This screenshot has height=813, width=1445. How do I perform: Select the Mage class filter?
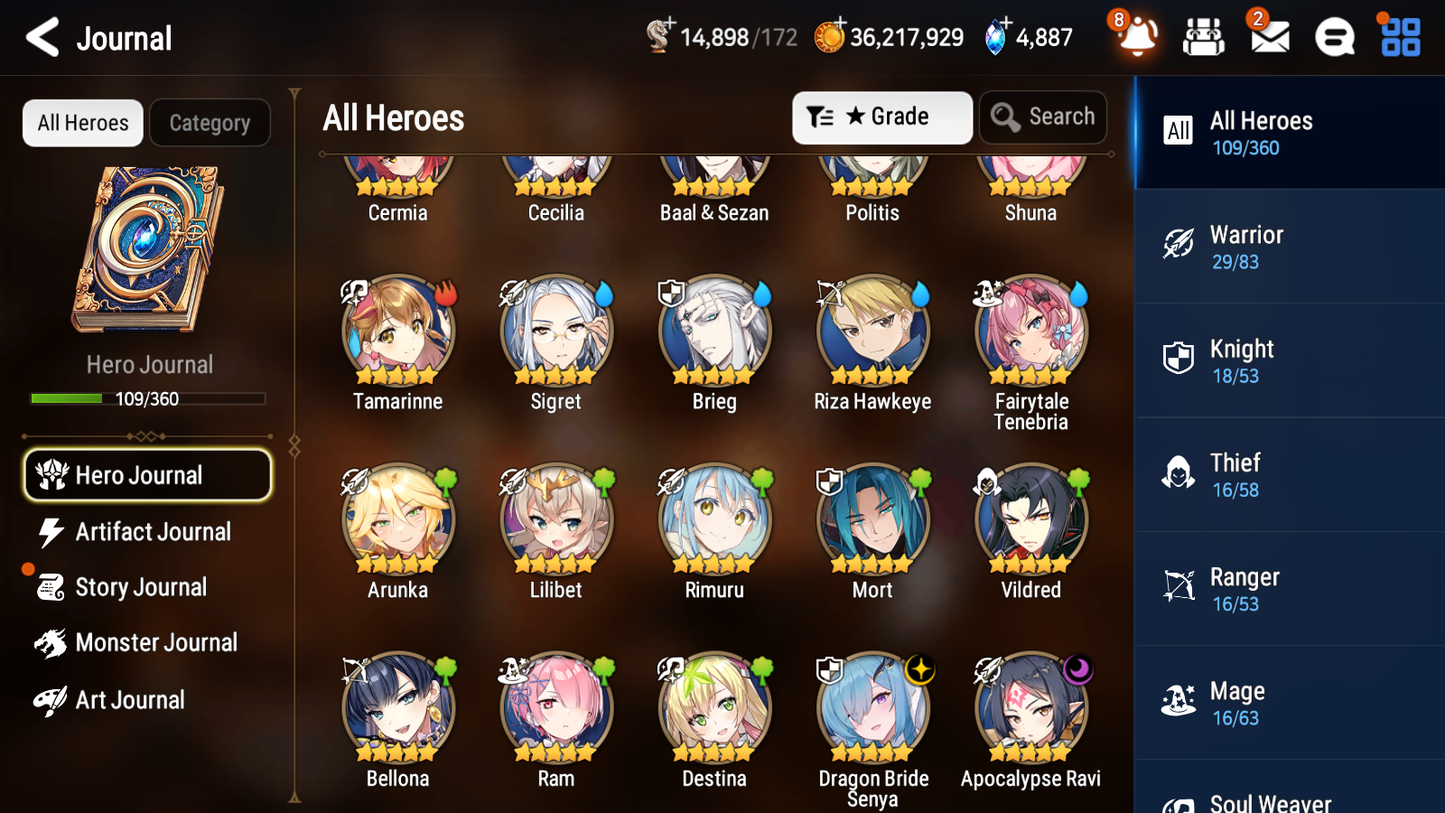pos(1289,702)
